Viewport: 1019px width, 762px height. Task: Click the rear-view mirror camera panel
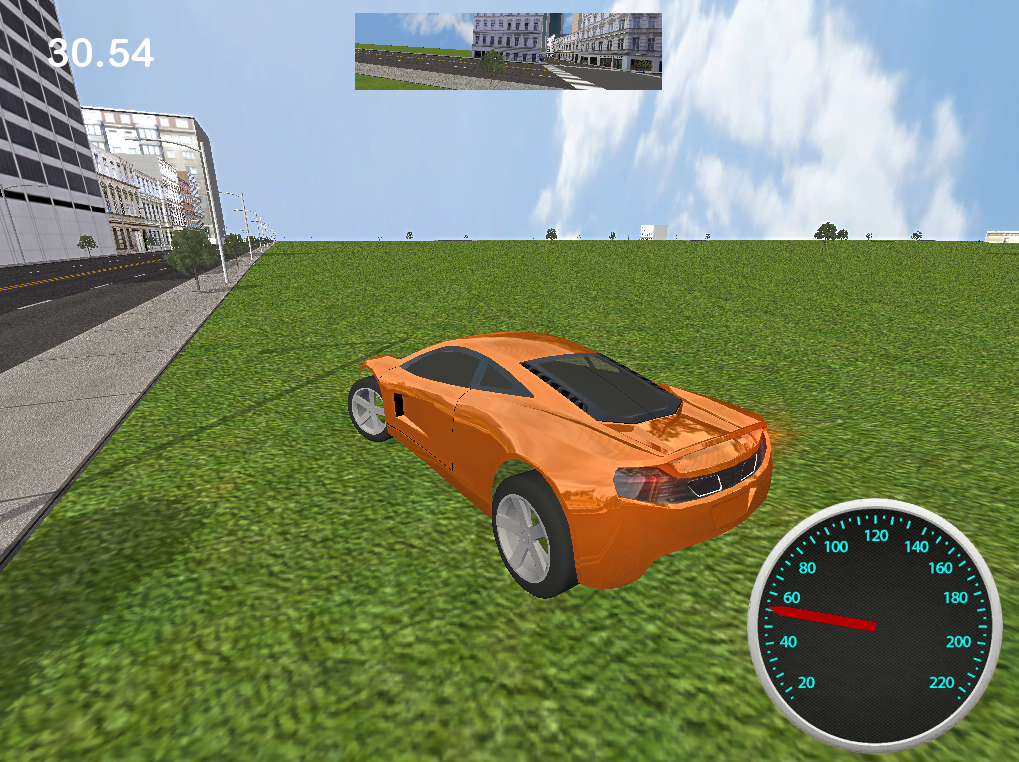tap(508, 51)
